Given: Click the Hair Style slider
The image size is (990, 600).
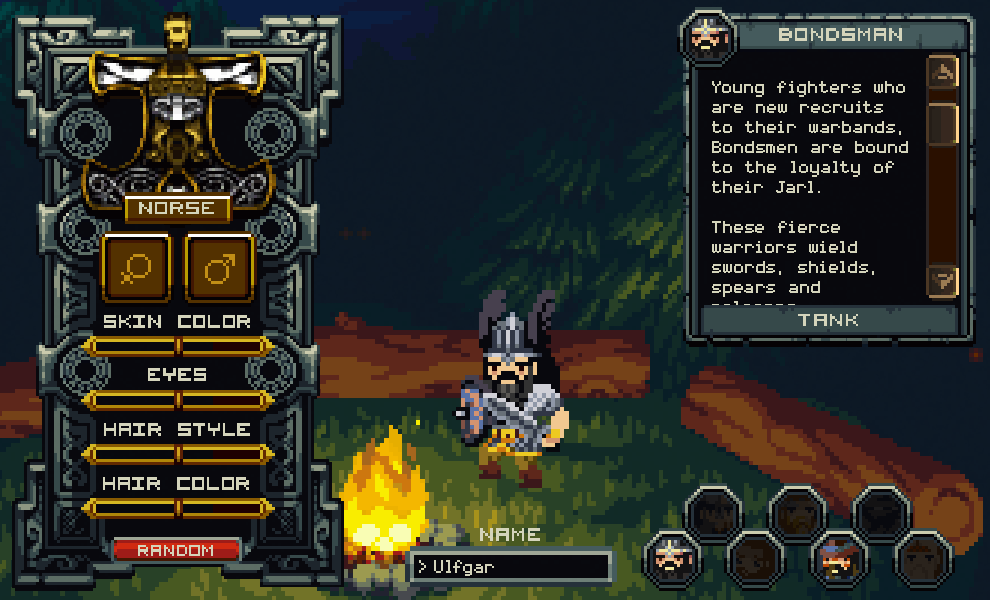Looking at the screenshot, I should (177, 455).
